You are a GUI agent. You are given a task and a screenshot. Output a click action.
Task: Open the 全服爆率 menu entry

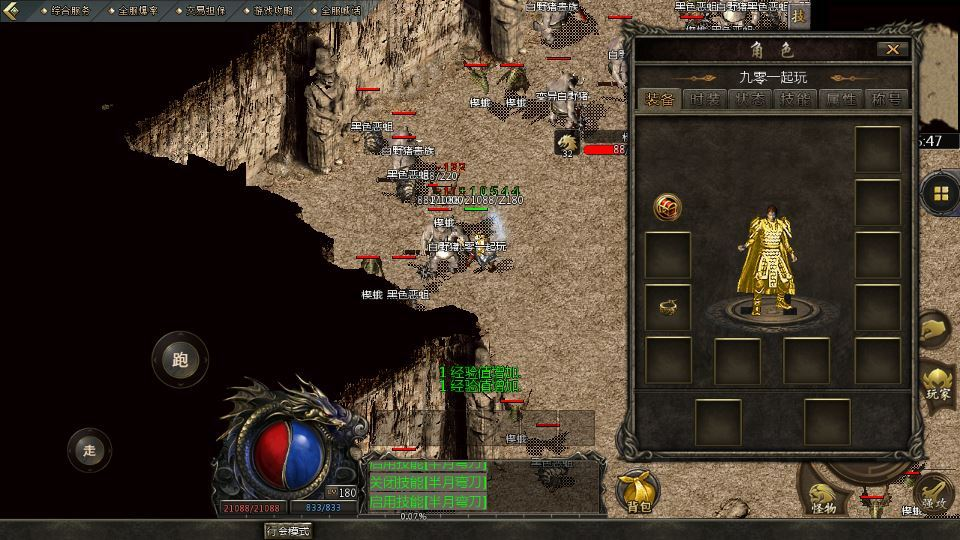138,10
